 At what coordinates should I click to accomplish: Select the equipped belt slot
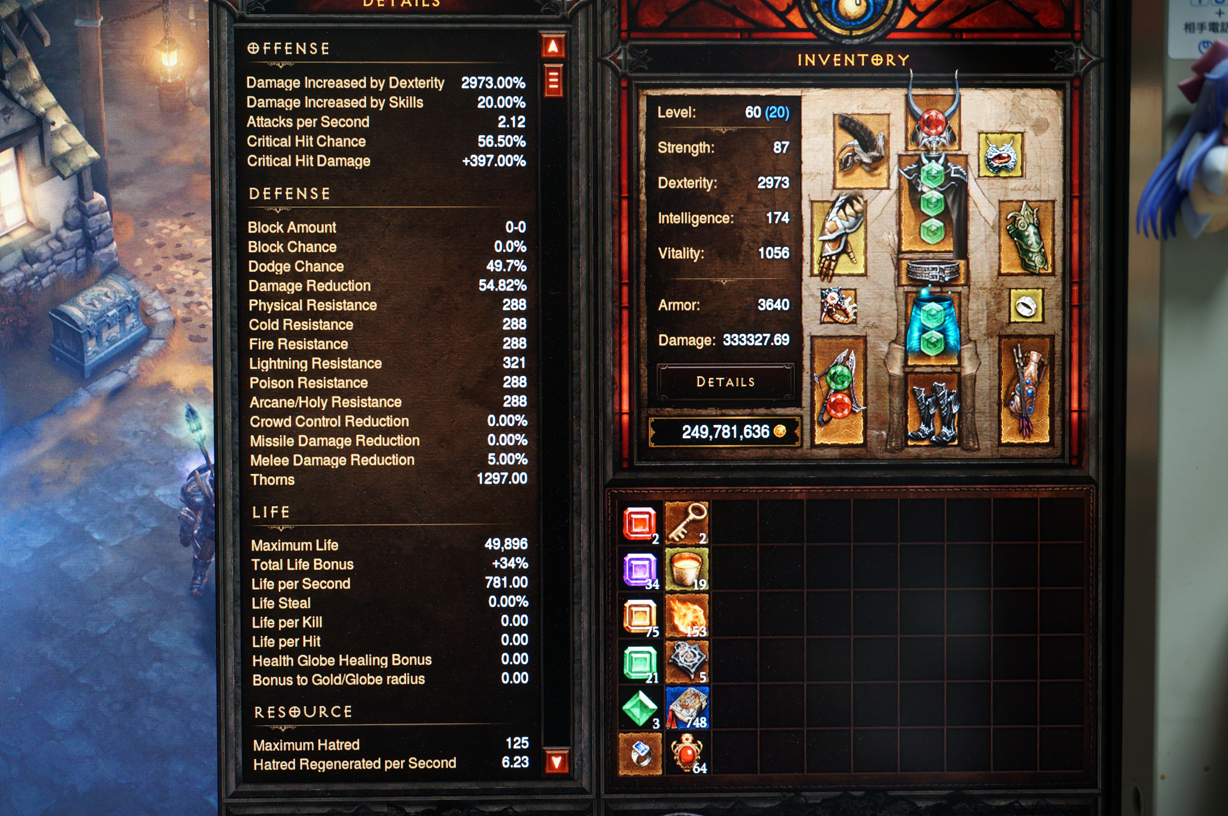(x=932, y=271)
